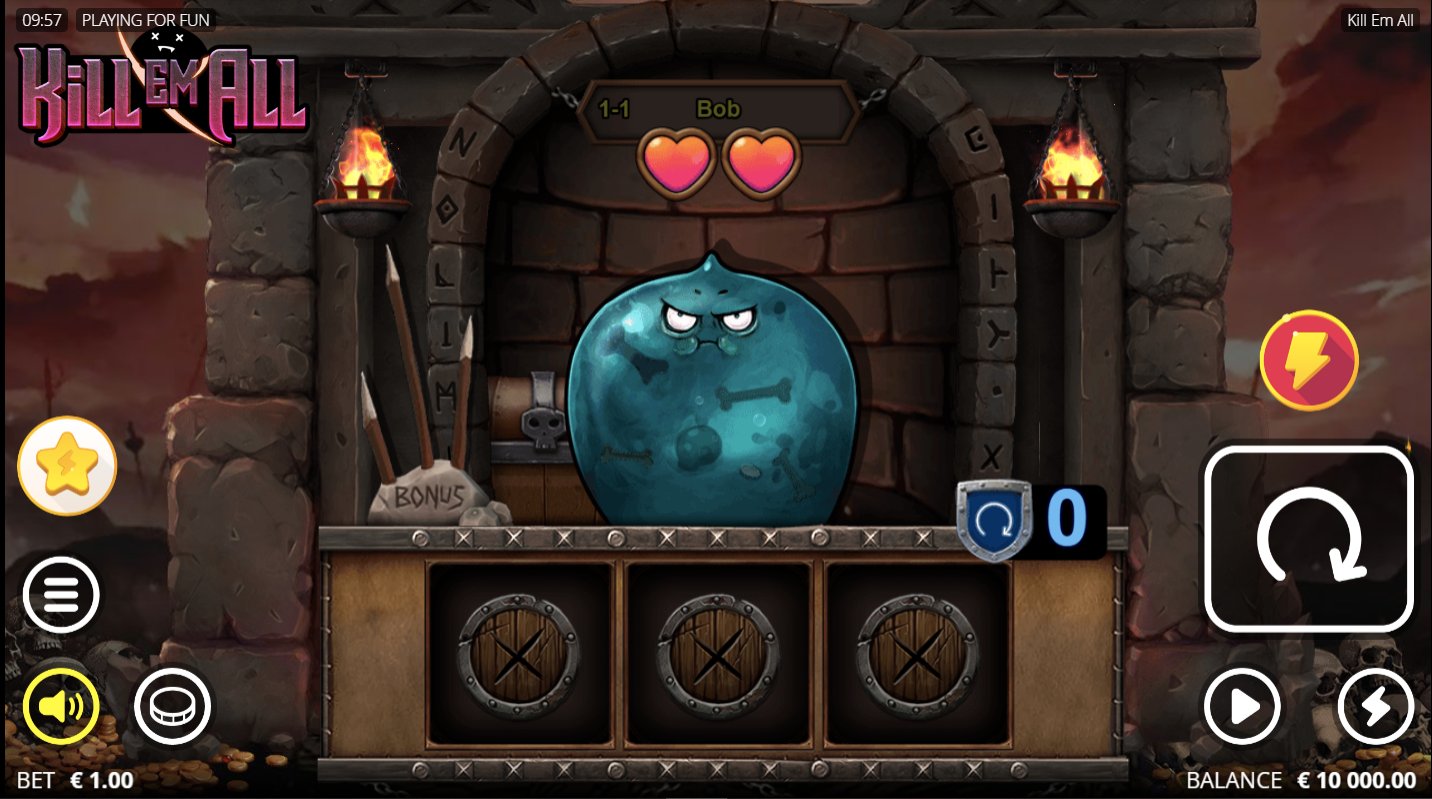Open the coin bet settings icon
This screenshot has width=1432, height=799.
(171, 706)
